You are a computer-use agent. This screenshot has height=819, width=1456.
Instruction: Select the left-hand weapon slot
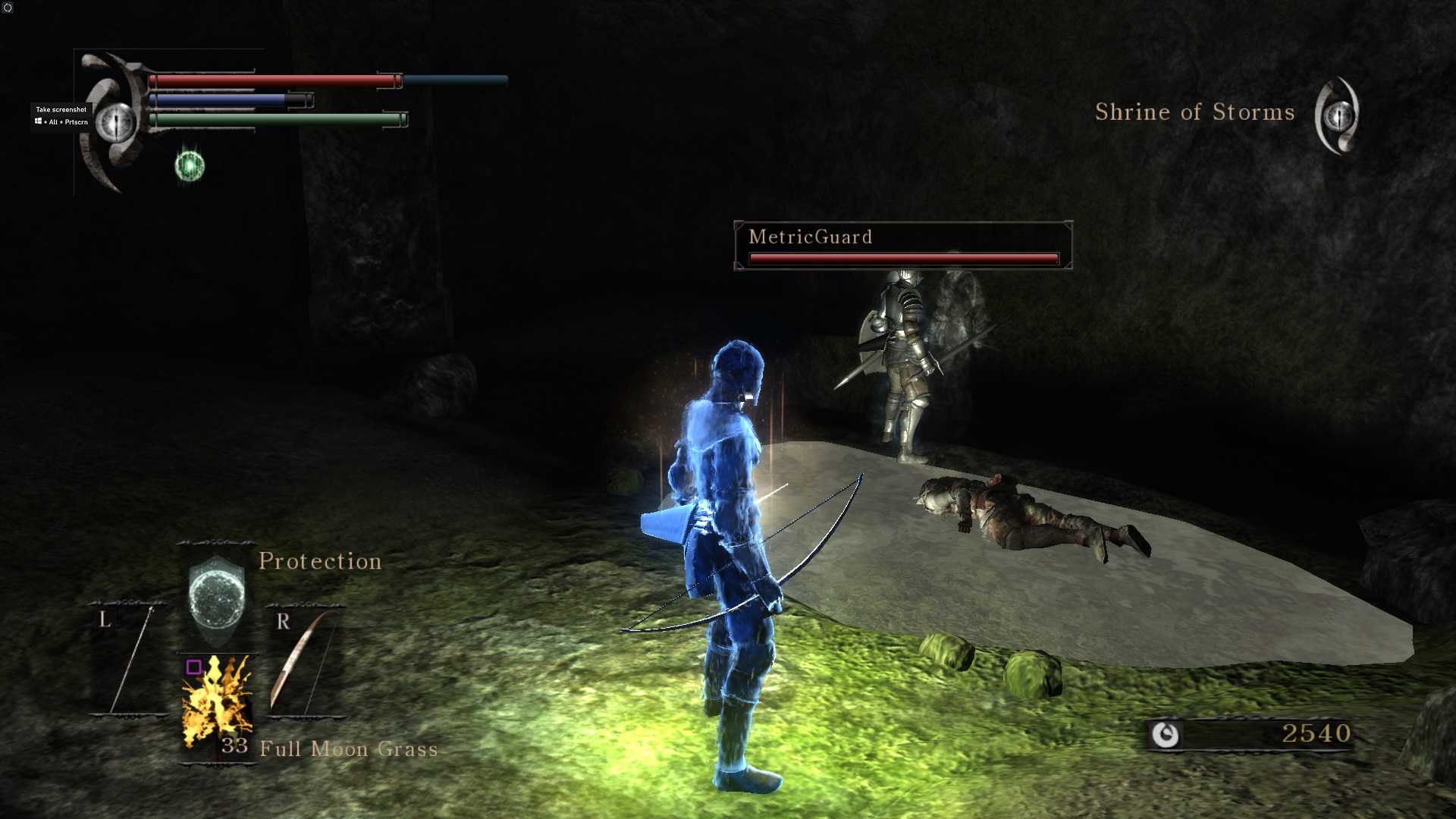pyautogui.click(x=130, y=660)
